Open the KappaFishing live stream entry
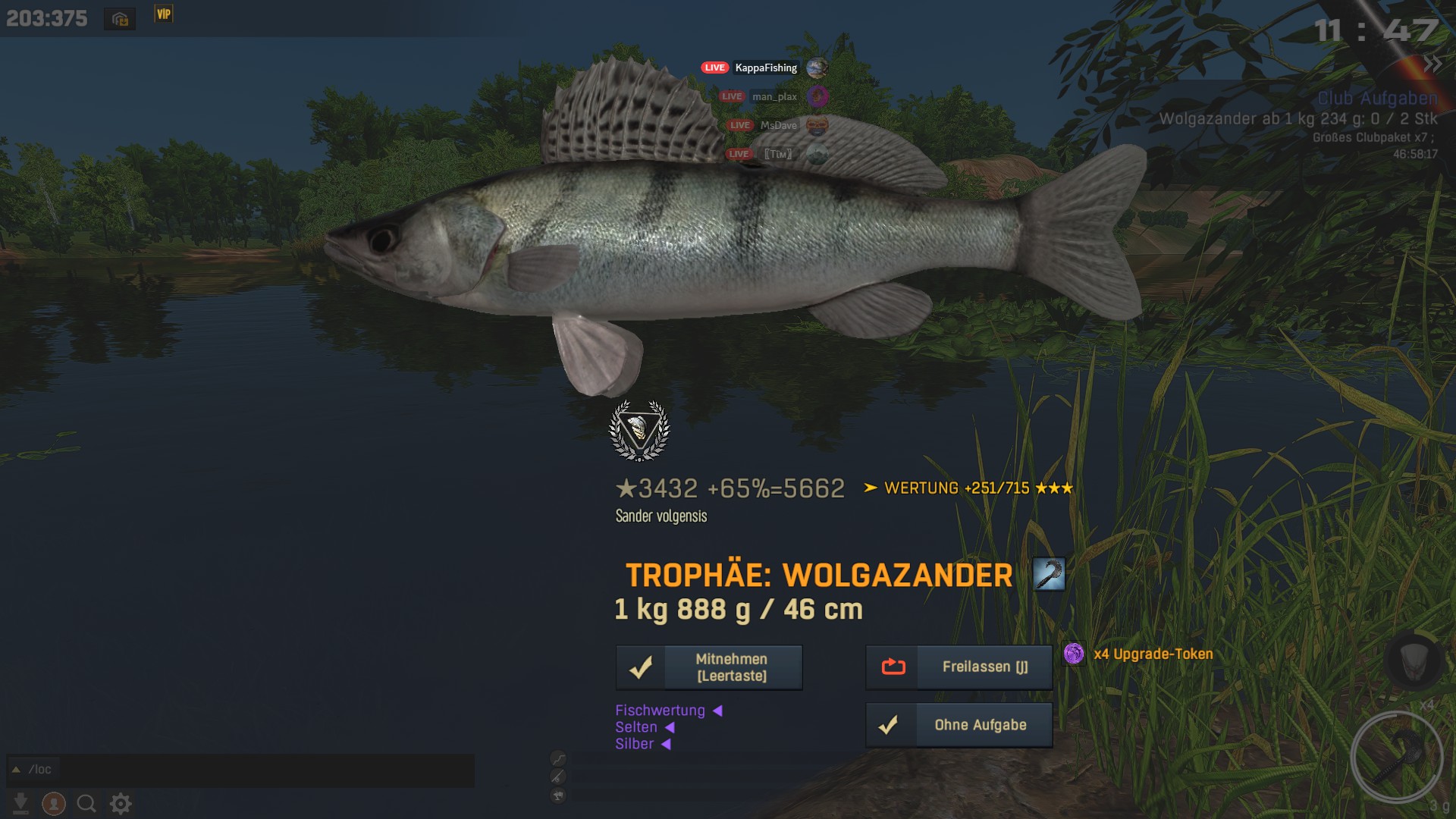 click(765, 68)
